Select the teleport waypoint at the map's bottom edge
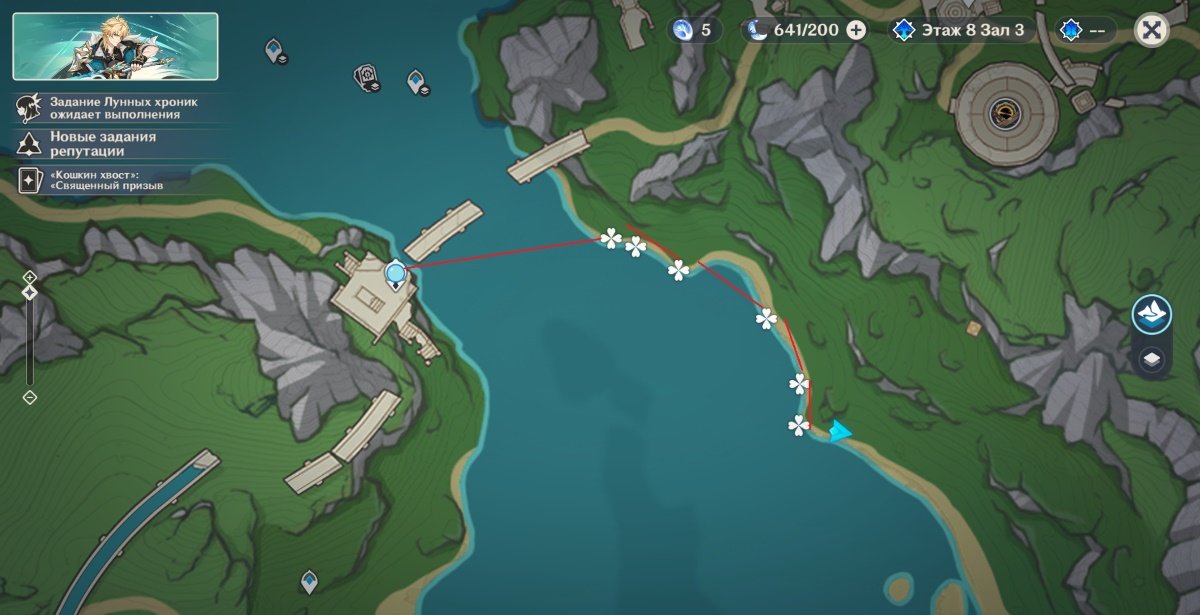The image size is (1200, 615). click(310, 580)
